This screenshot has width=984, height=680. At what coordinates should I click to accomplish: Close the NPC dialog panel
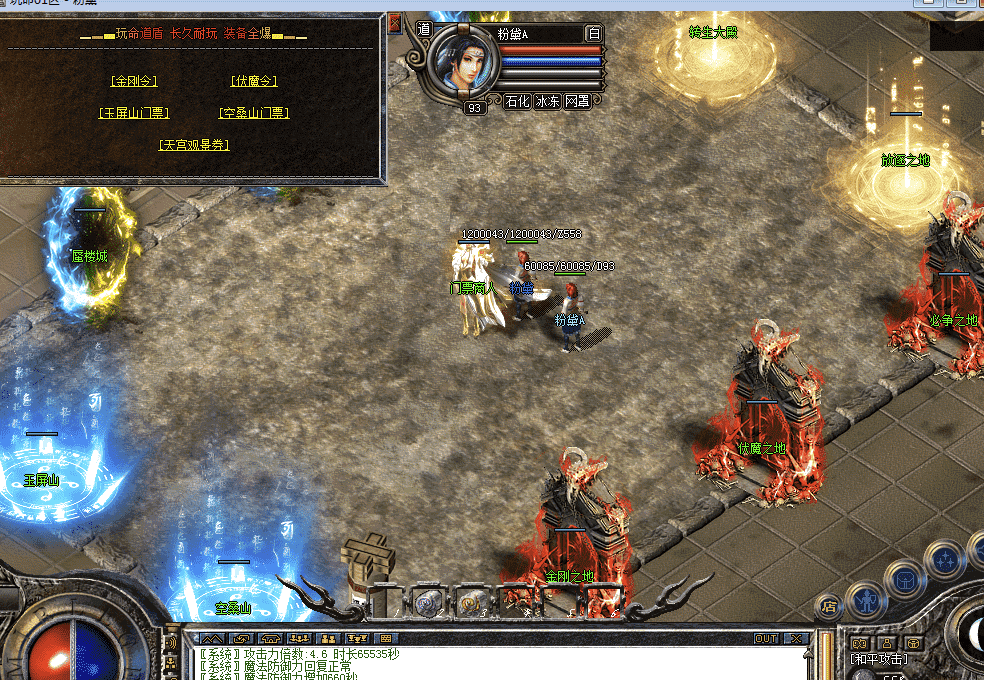394,23
